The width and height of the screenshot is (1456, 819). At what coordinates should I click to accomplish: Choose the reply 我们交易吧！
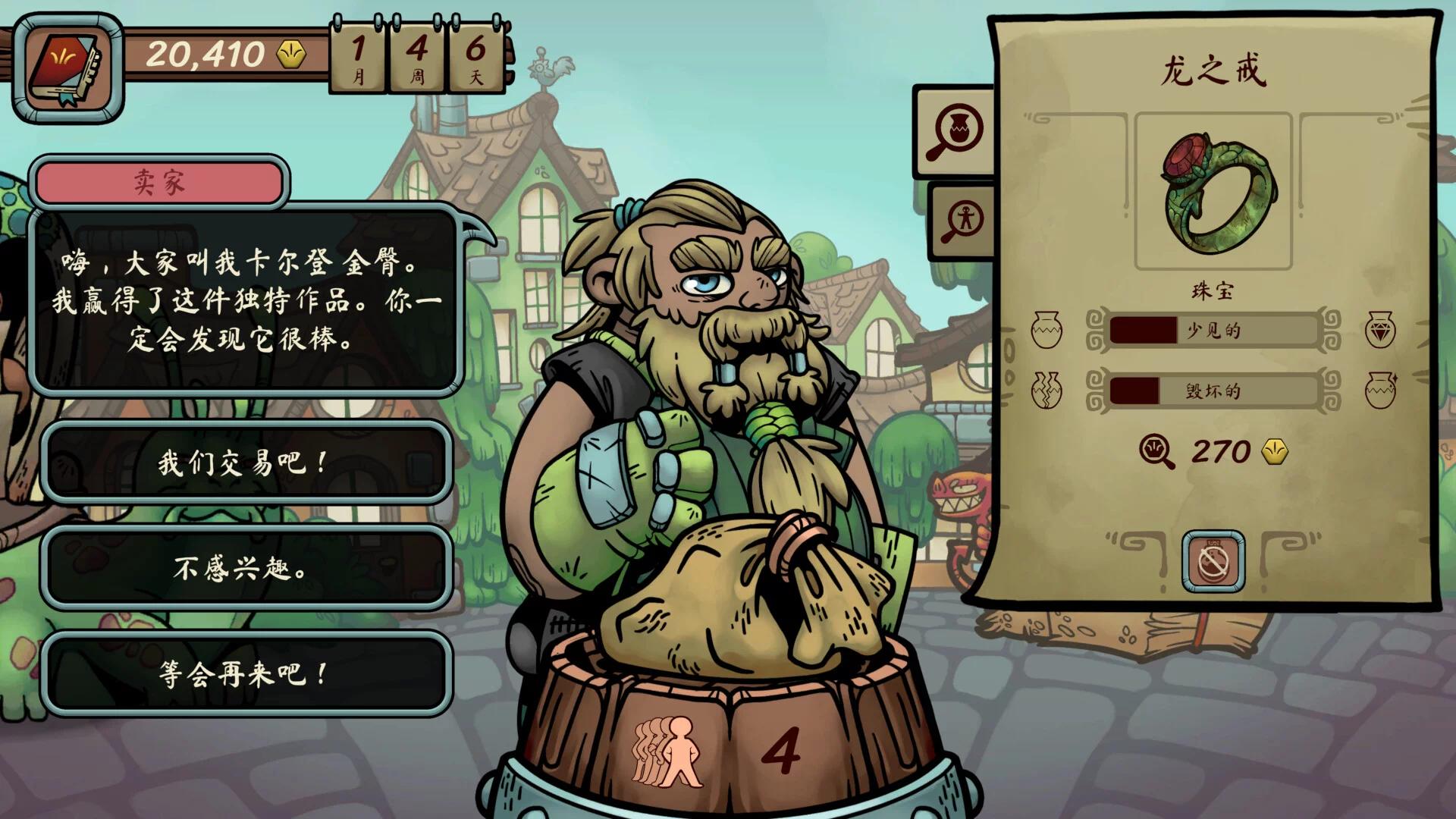(x=246, y=462)
